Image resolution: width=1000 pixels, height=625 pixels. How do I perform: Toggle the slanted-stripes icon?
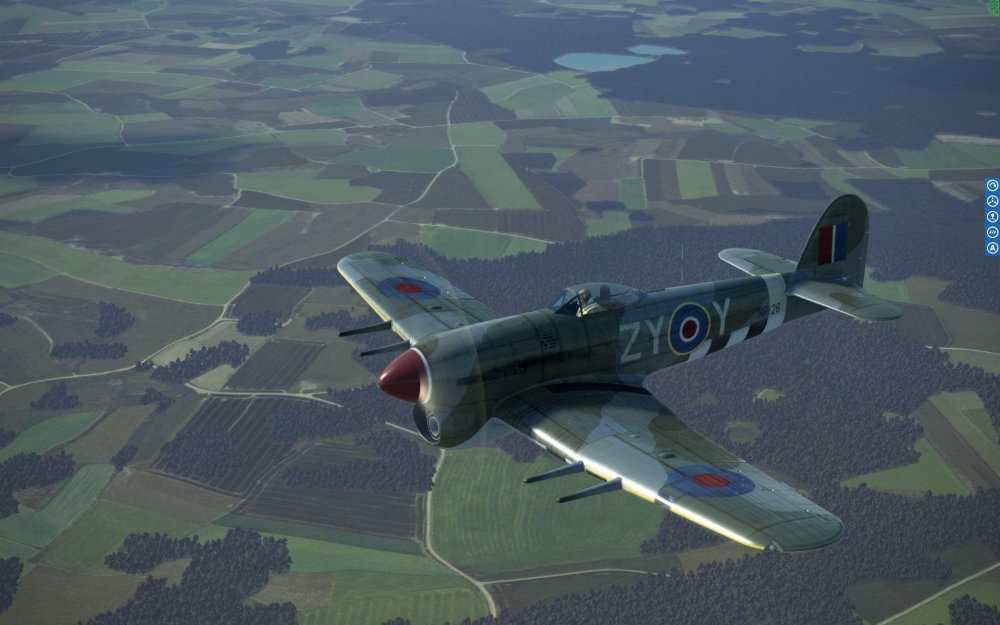point(992,232)
